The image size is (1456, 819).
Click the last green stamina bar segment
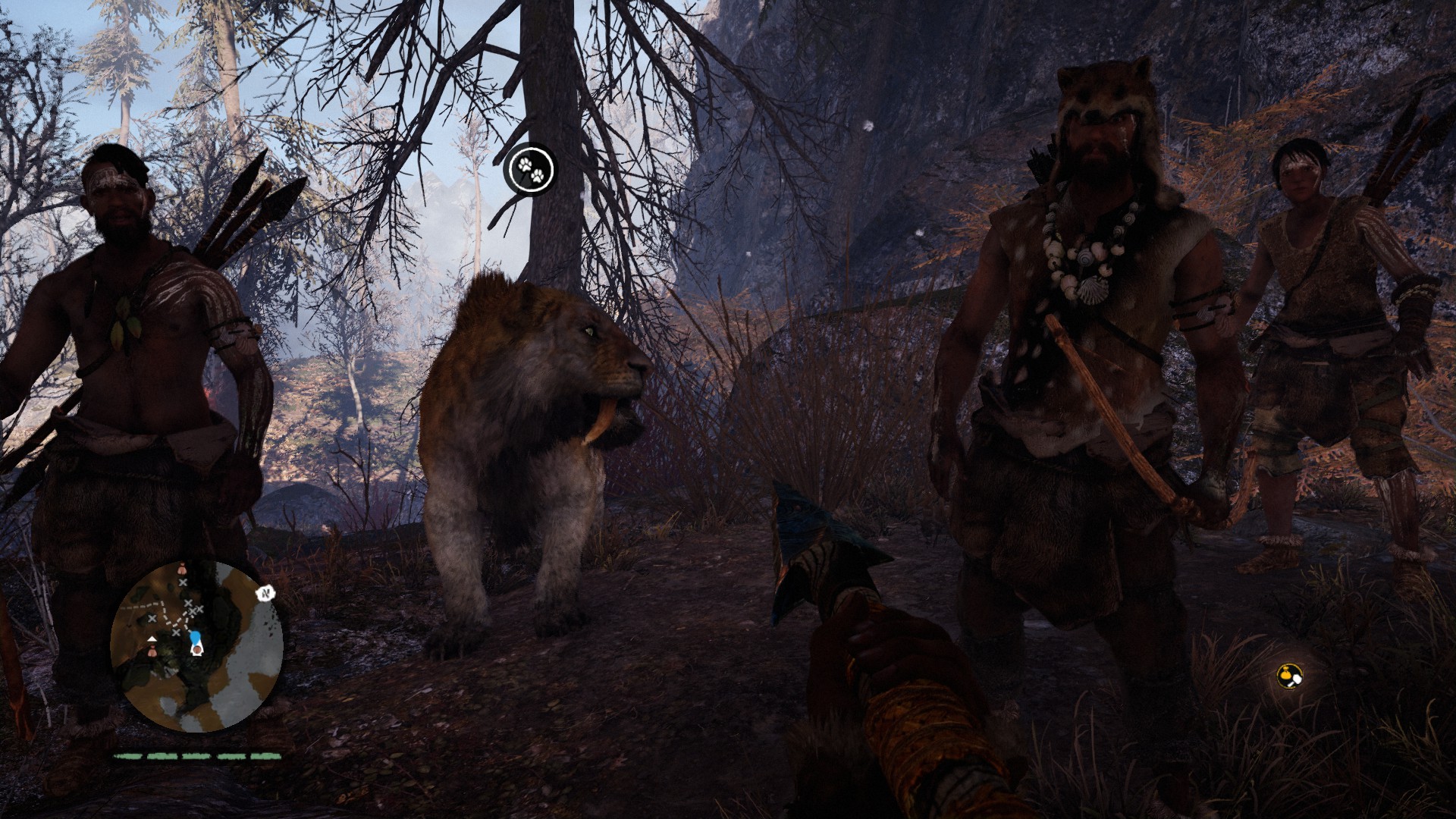coord(265,757)
